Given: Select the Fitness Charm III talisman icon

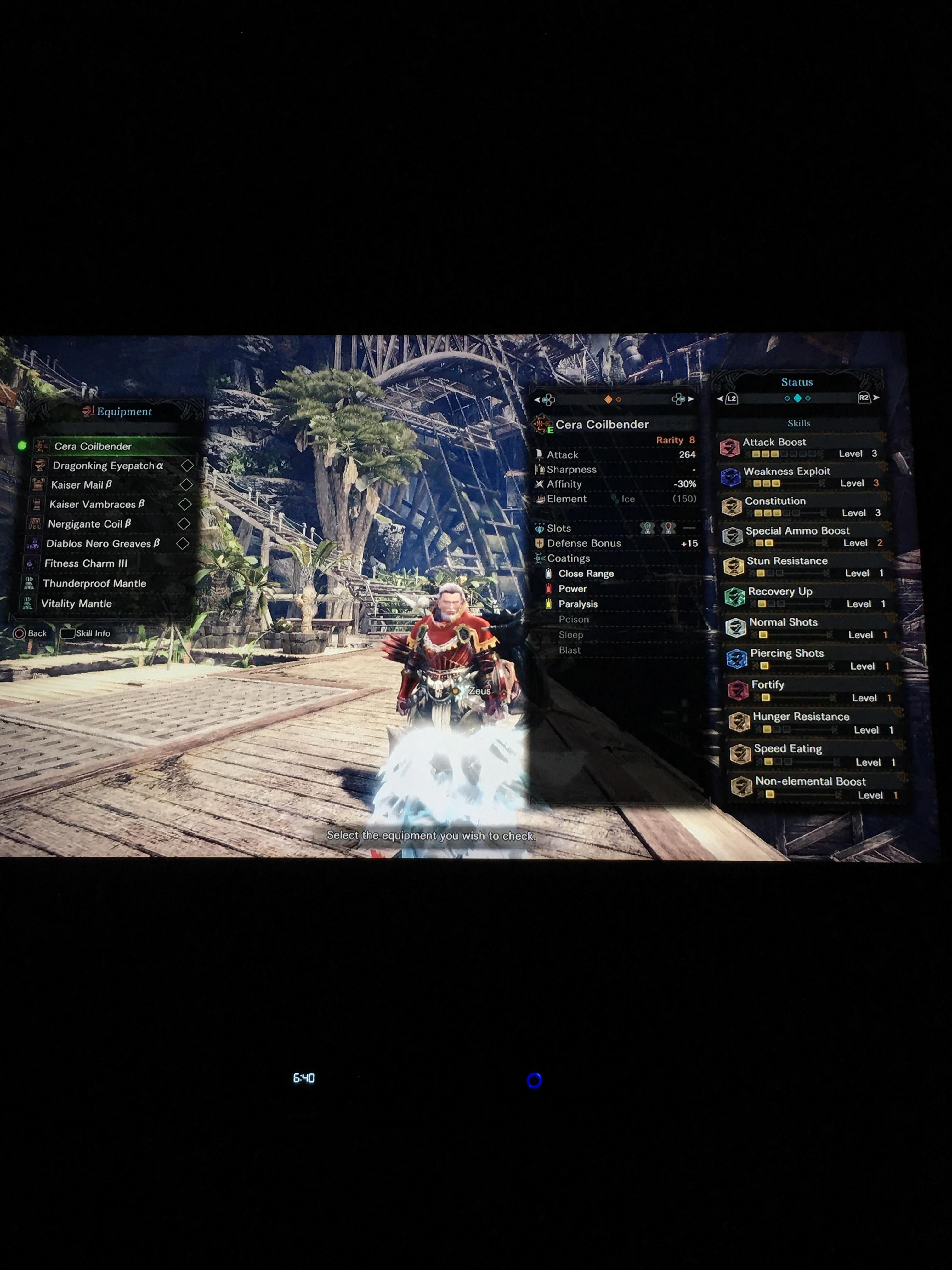Looking at the screenshot, I should 31,564.
